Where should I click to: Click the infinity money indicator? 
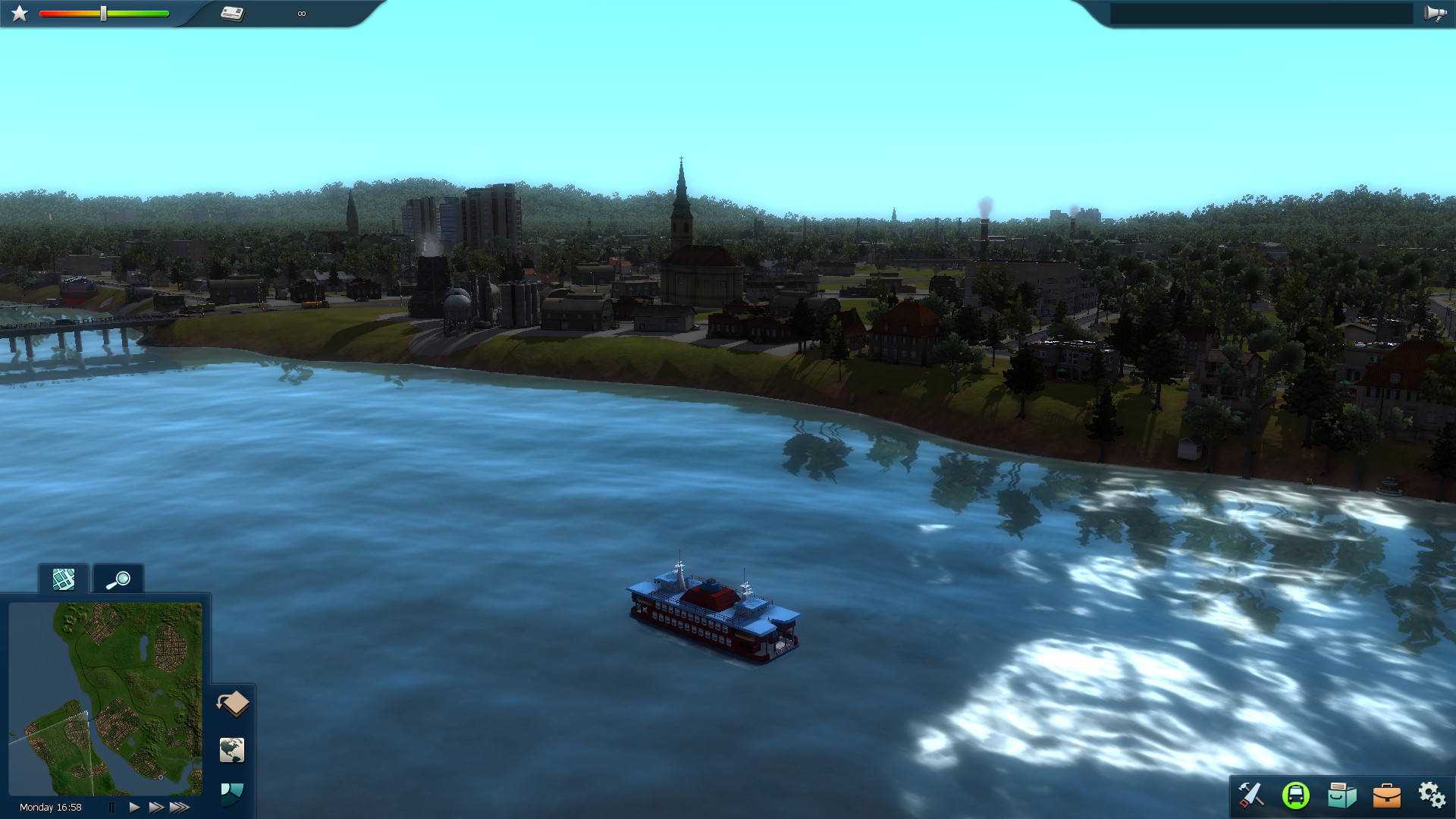[302, 13]
